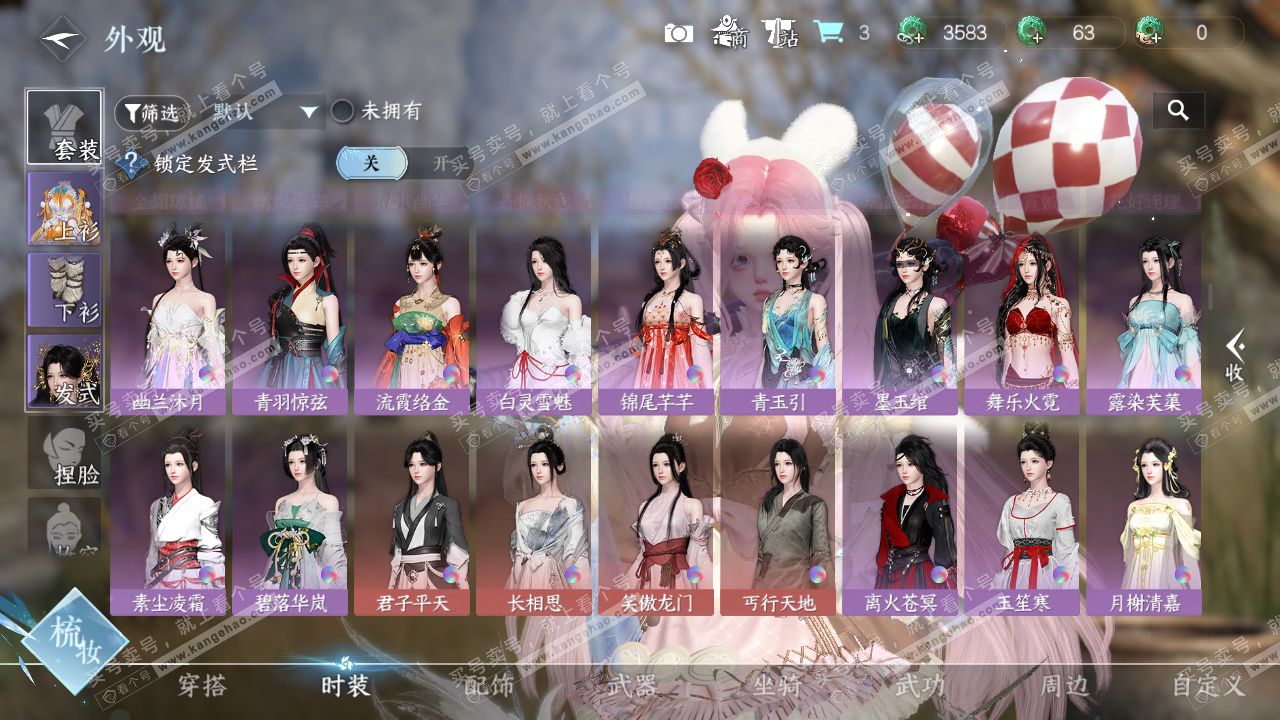Select the 套装 category
The height and width of the screenshot is (720, 1280).
[x=64, y=127]
